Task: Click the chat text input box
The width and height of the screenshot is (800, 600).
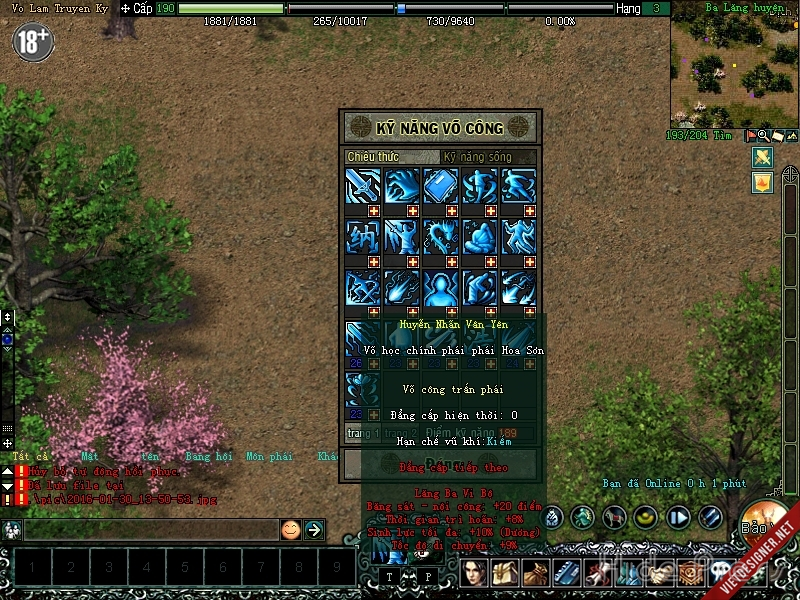Action: (150, 530)
